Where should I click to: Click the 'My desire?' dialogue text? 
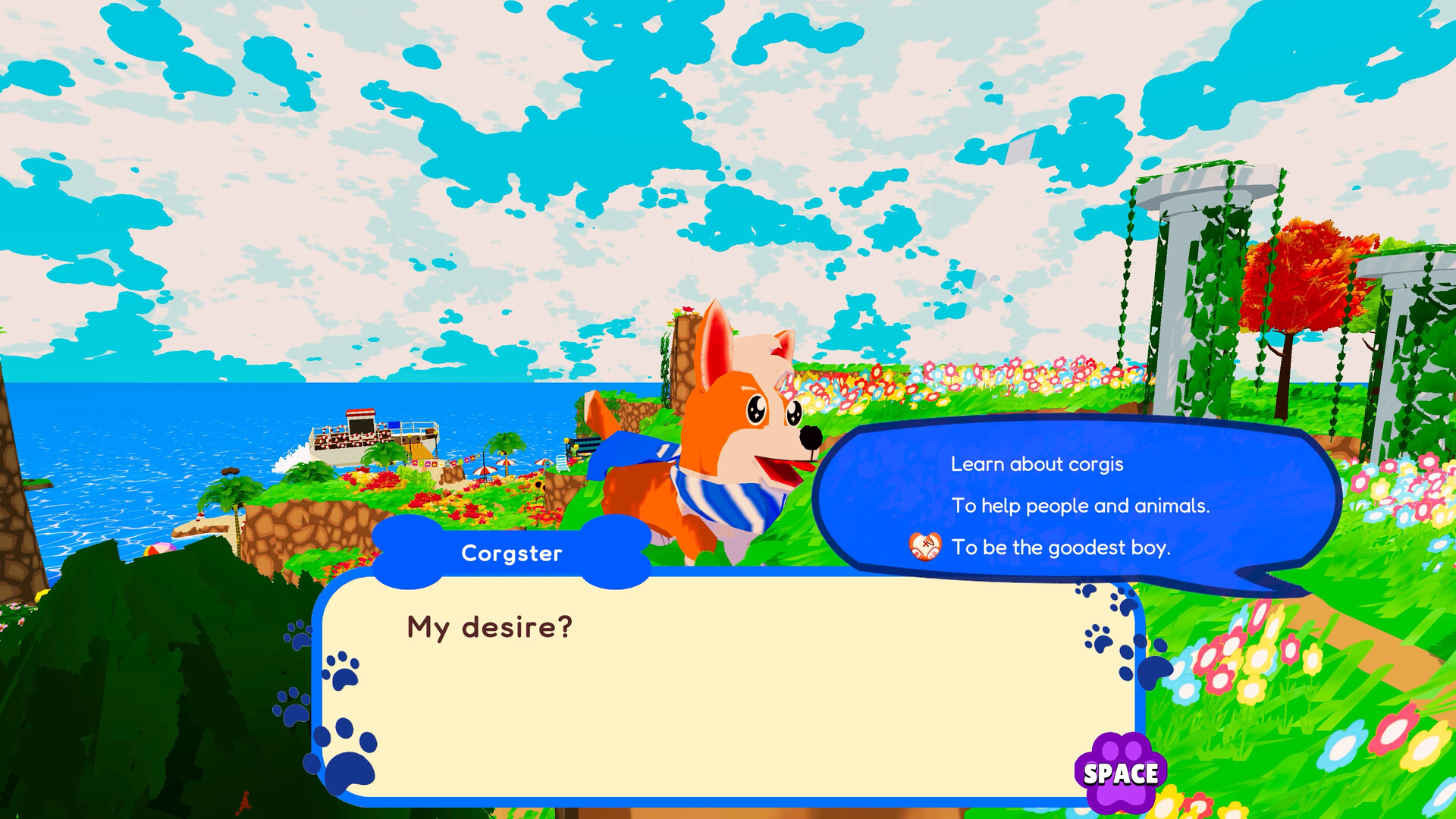[x=486, y=627]
